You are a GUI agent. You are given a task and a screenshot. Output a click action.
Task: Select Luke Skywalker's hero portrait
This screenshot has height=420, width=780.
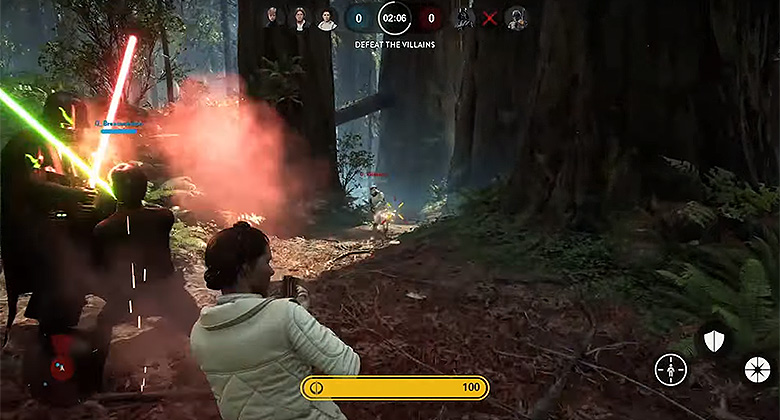tap(273, 18)
